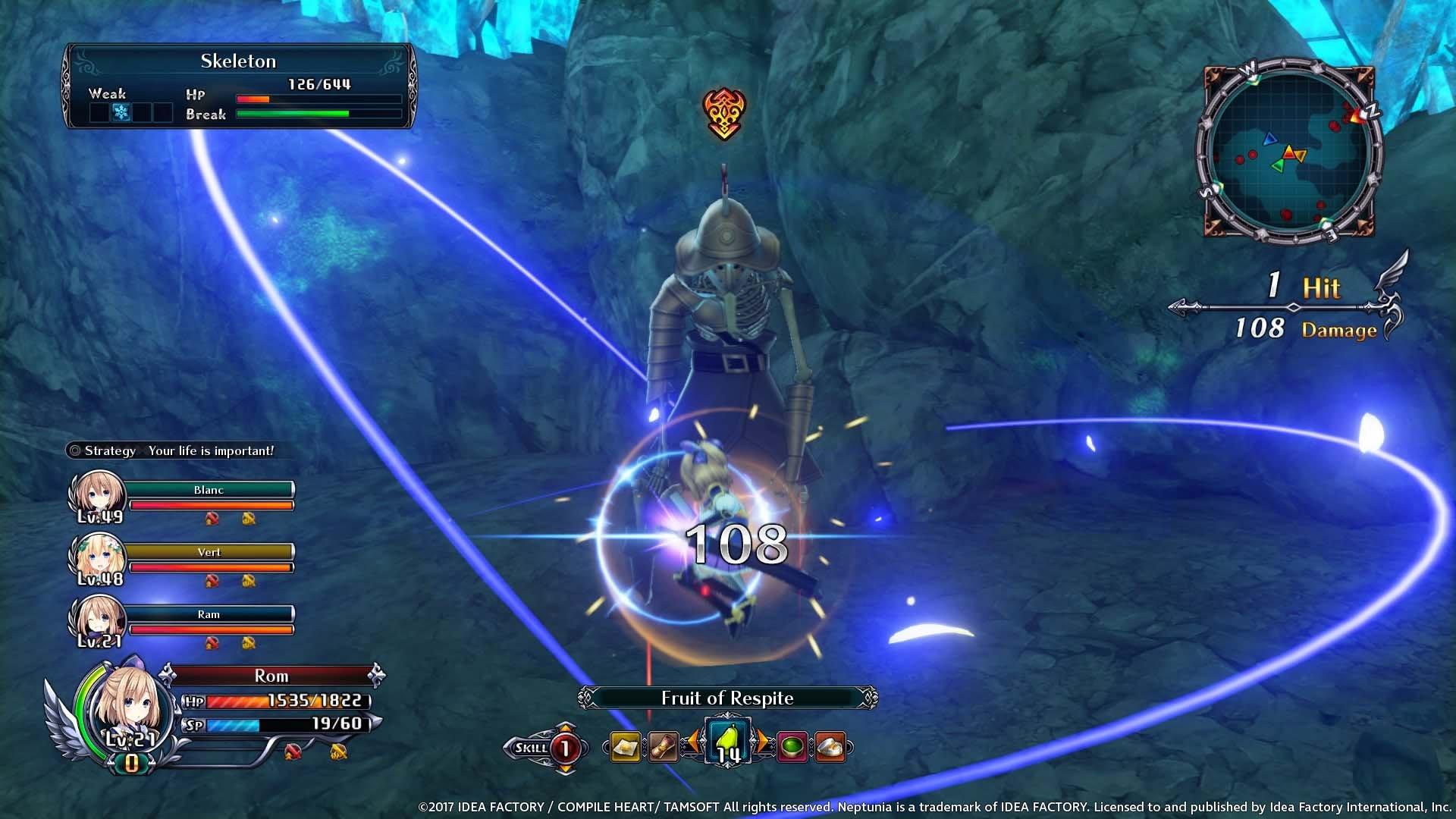The image size is (1456, 819).
Task: Click the map-like yellow item icon in hotbar
Action: pos(626,747)
